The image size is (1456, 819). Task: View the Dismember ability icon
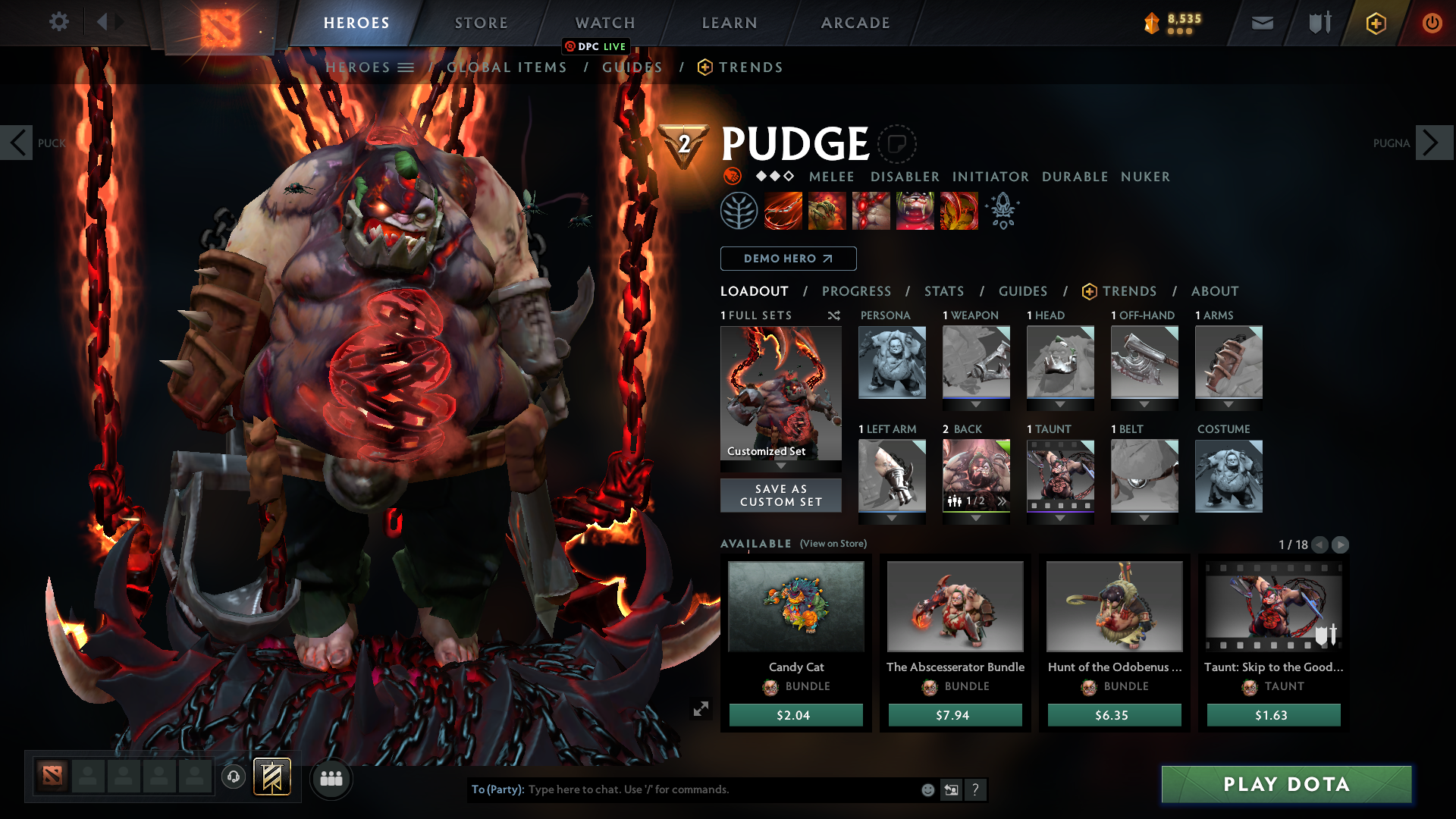(x=915, y=211)
